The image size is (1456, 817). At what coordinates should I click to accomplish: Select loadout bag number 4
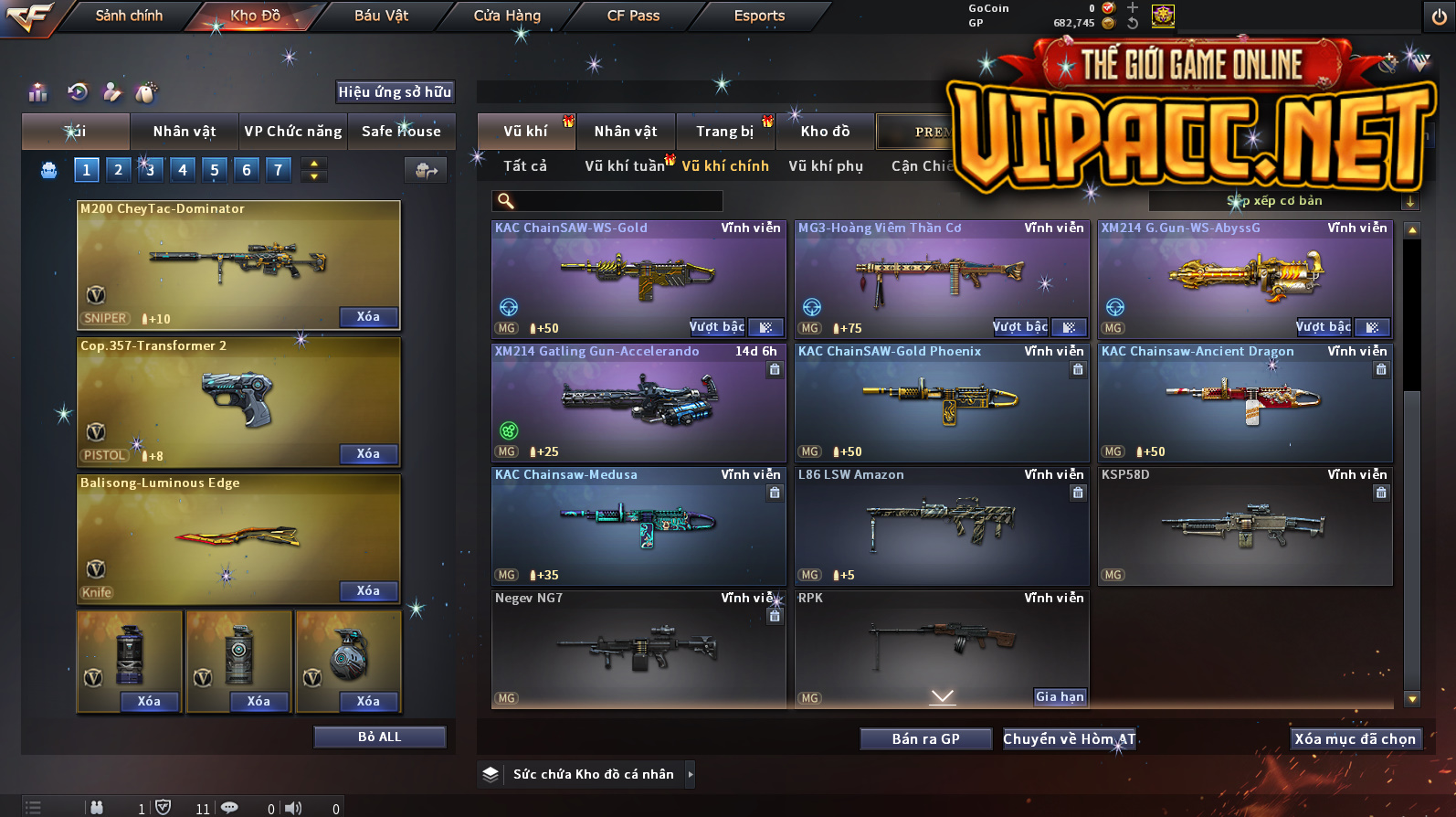coord(183,169)
